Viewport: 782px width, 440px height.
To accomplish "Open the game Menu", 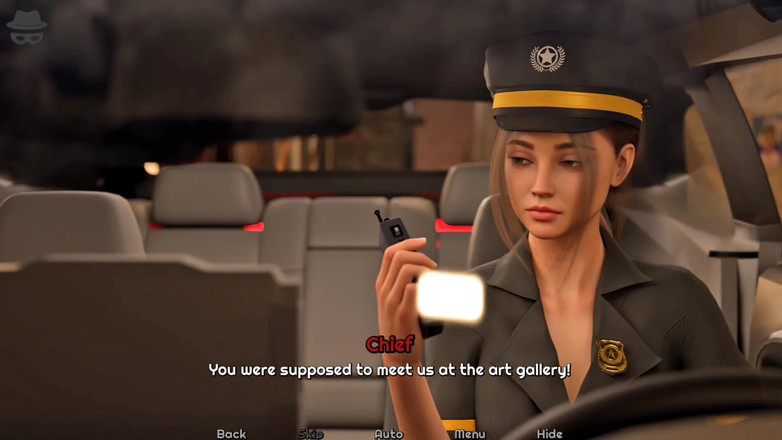I will (x=469, y=433).
